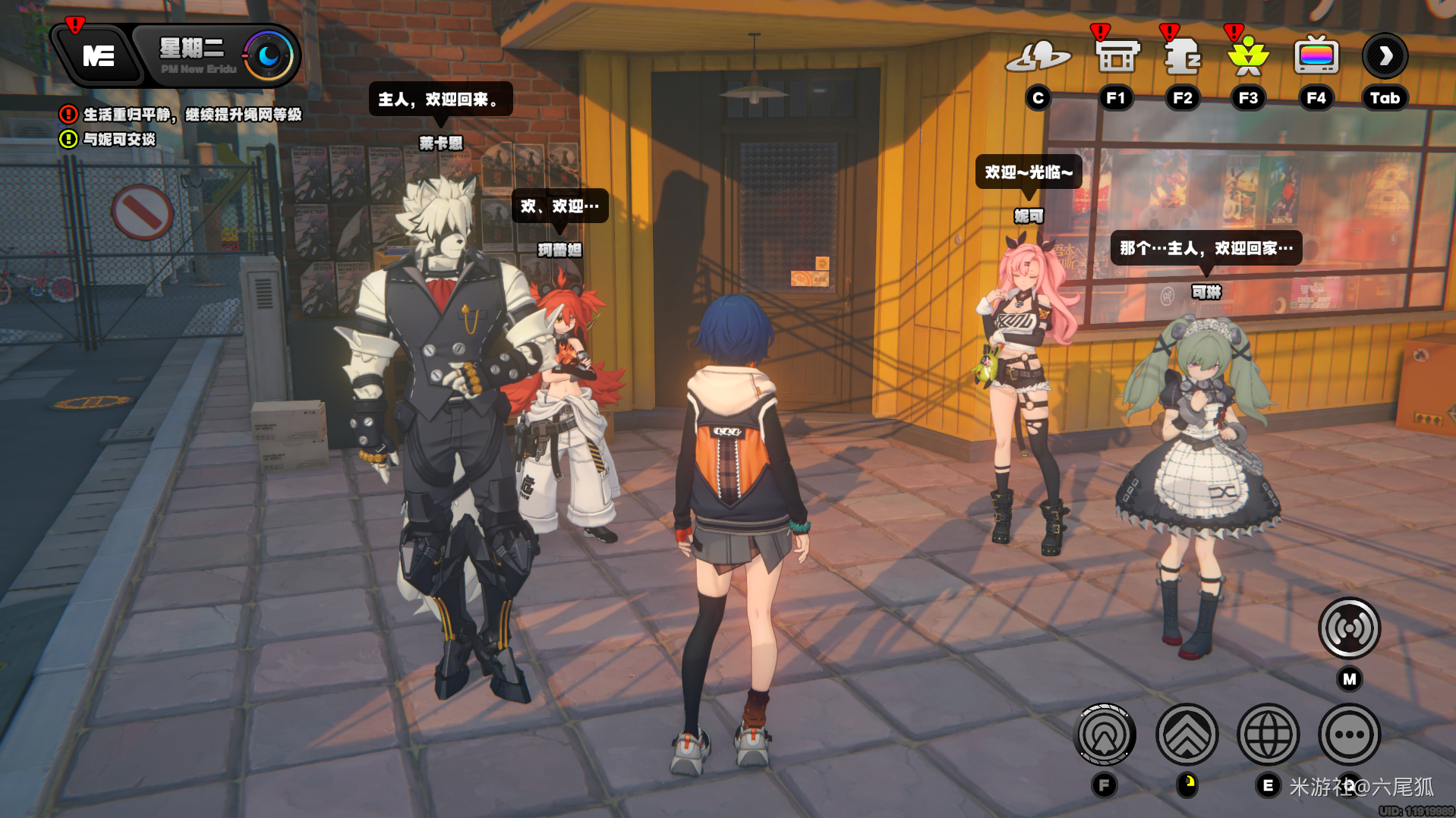Viewport: 1456px width, 818px height.
Task: Open the rainbow TV icon menu
Action: tap(1316, 56)
